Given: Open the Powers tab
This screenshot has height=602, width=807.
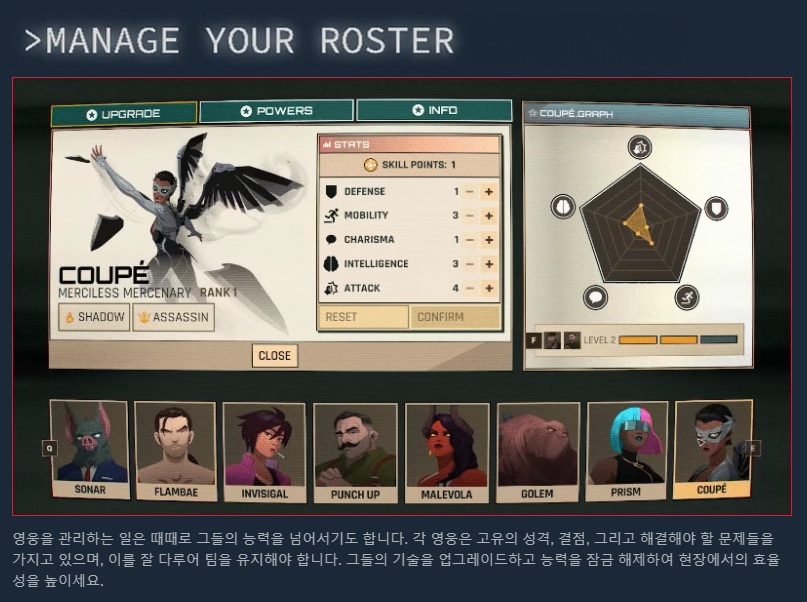Looking at the screenshot, I should 276,111.
